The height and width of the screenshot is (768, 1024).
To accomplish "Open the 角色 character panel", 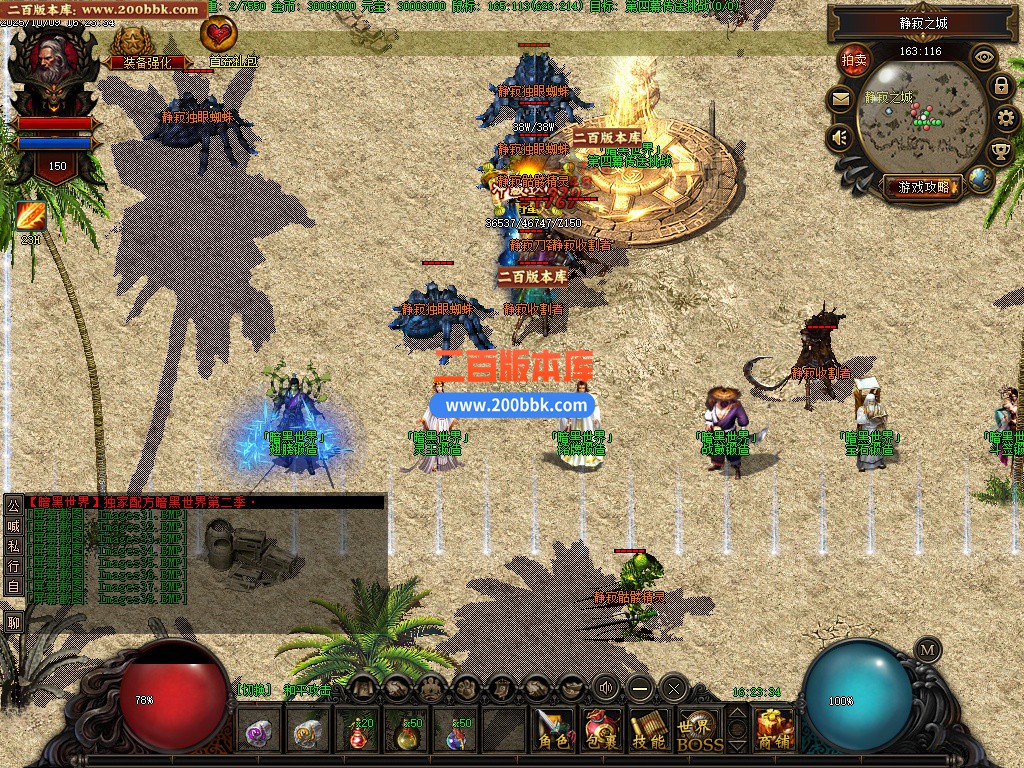I will click(553, 730).
